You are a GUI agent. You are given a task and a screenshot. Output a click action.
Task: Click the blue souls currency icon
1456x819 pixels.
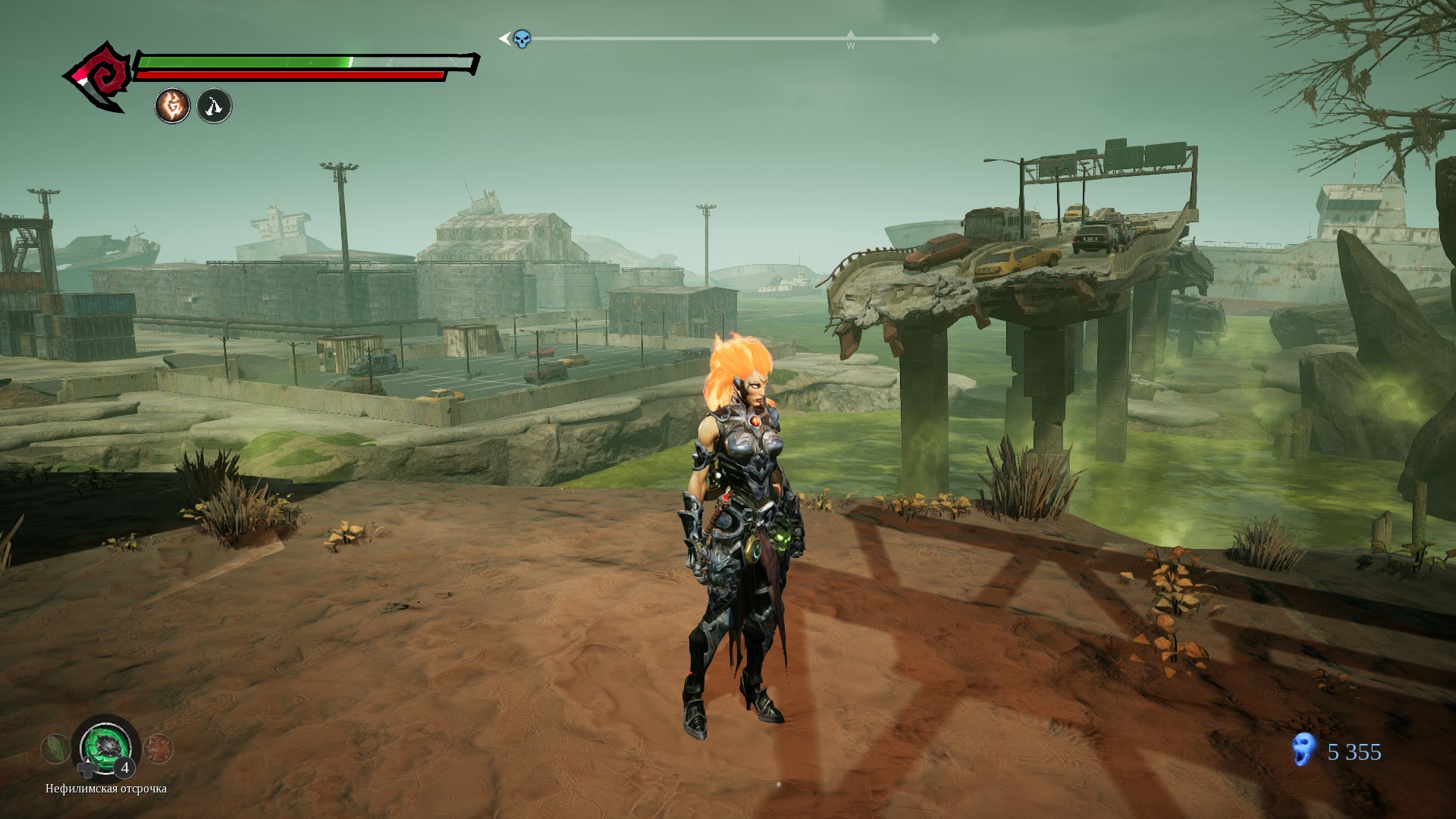[1303, 749]
